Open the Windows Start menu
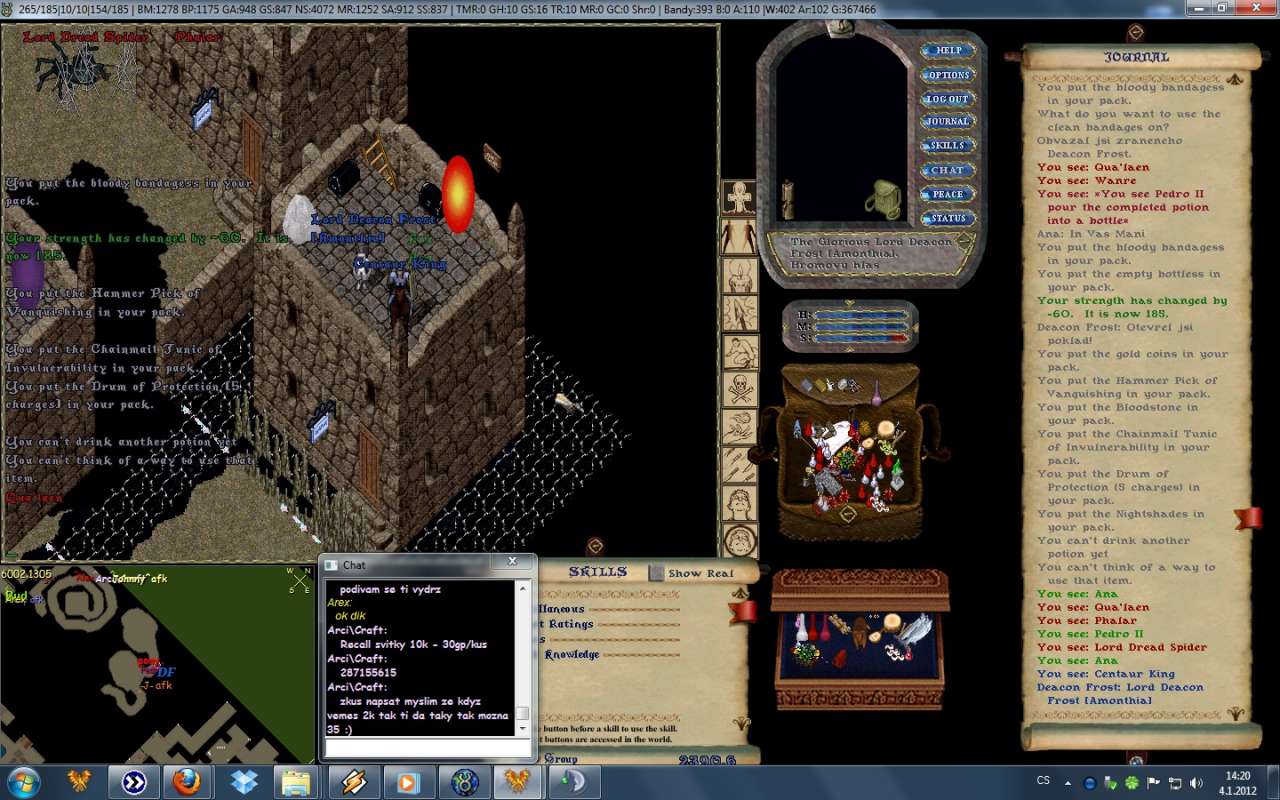This screenshot has width=1280, height=800. click(24, 781)
